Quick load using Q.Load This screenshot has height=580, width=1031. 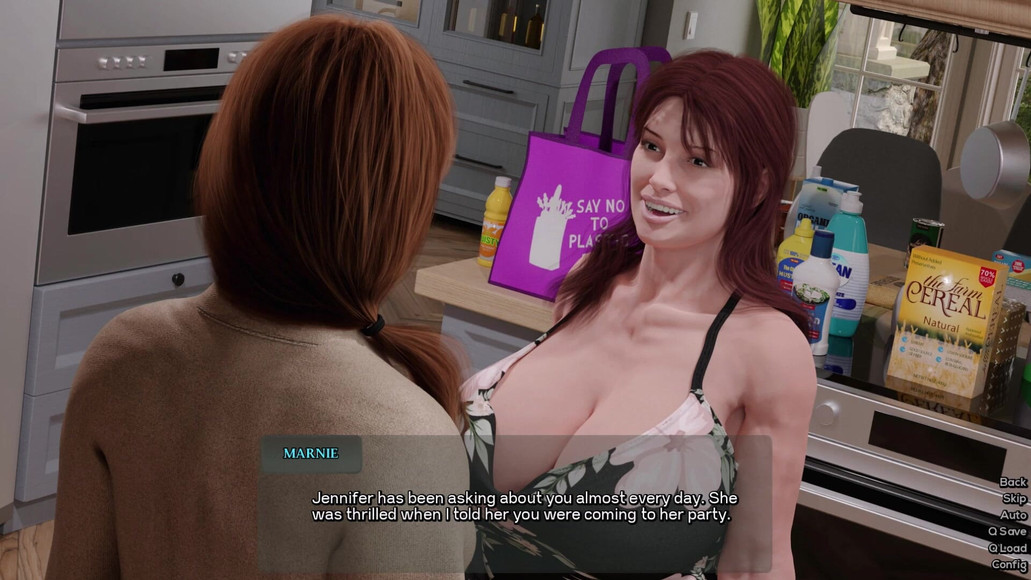(1006, 548)
